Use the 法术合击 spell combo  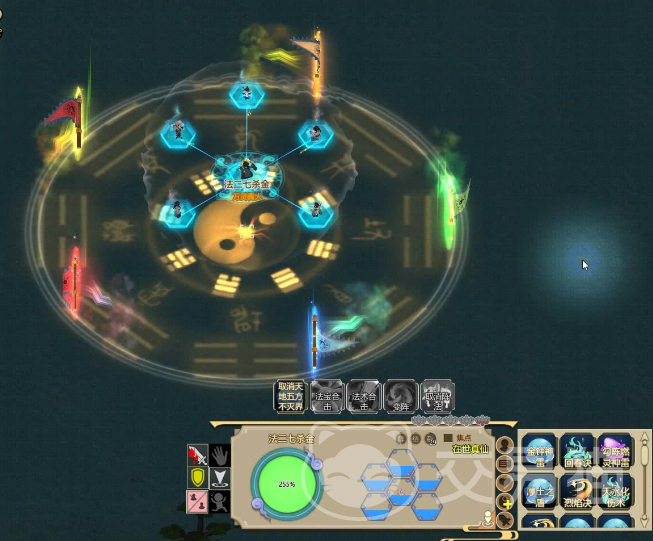[364, 396]
